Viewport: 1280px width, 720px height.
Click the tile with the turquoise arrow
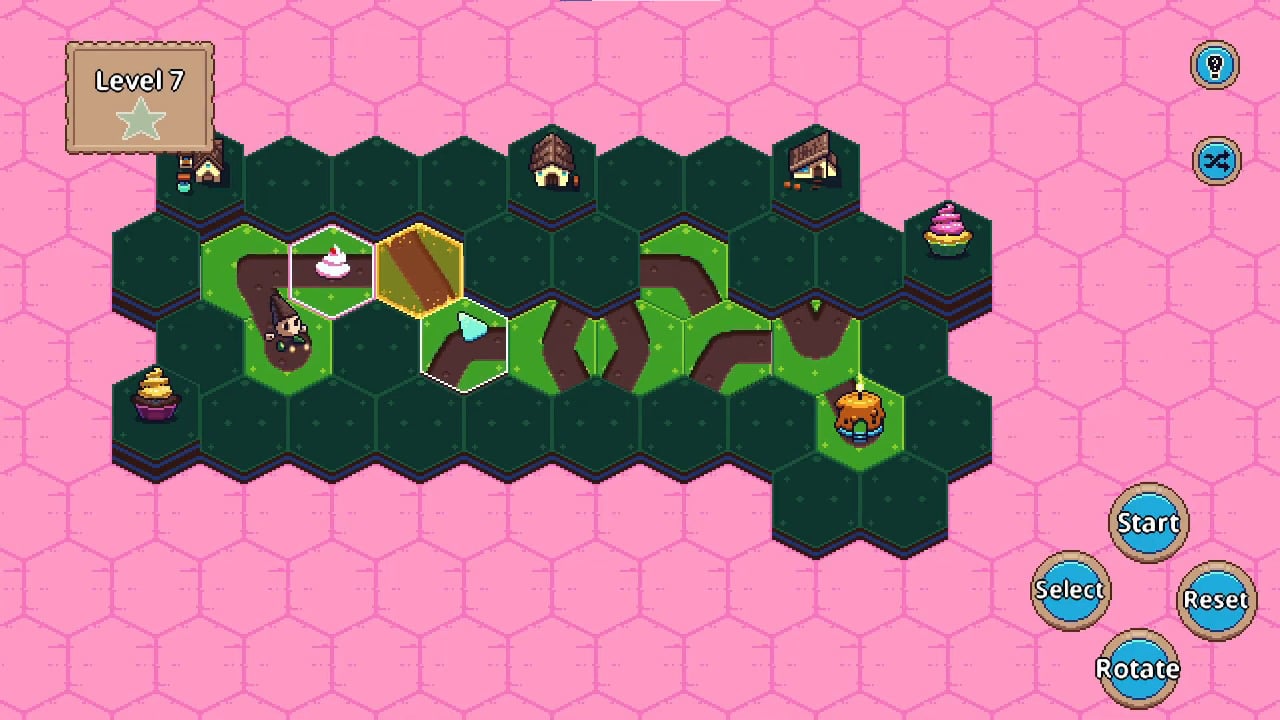[466, 330]
